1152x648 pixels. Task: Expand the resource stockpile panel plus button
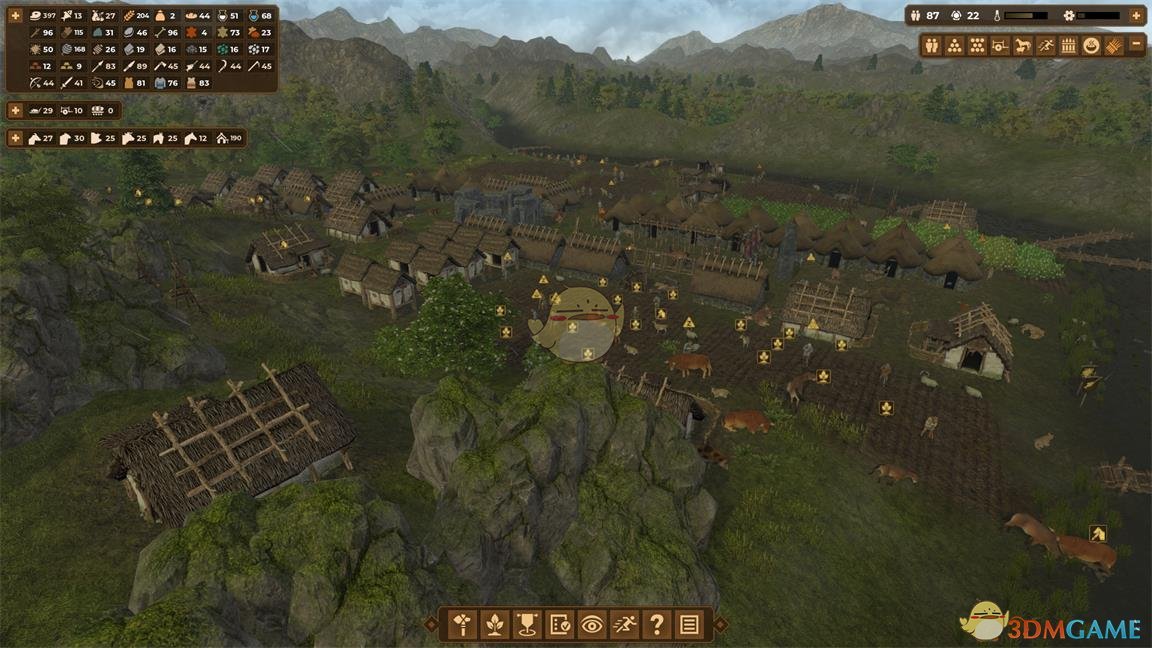[x=16, y=17]
